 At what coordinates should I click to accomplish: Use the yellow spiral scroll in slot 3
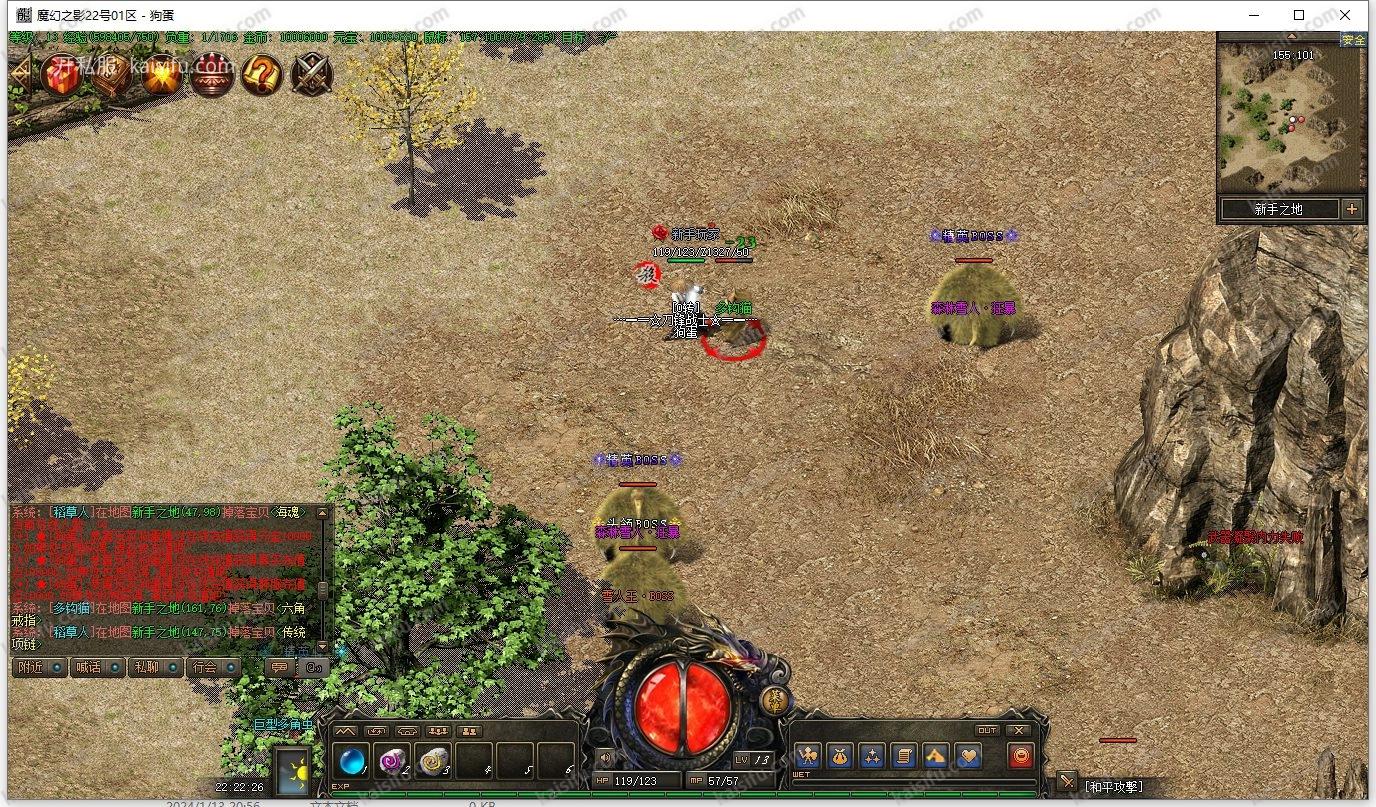pyautogui.click(x=432, y=762)
